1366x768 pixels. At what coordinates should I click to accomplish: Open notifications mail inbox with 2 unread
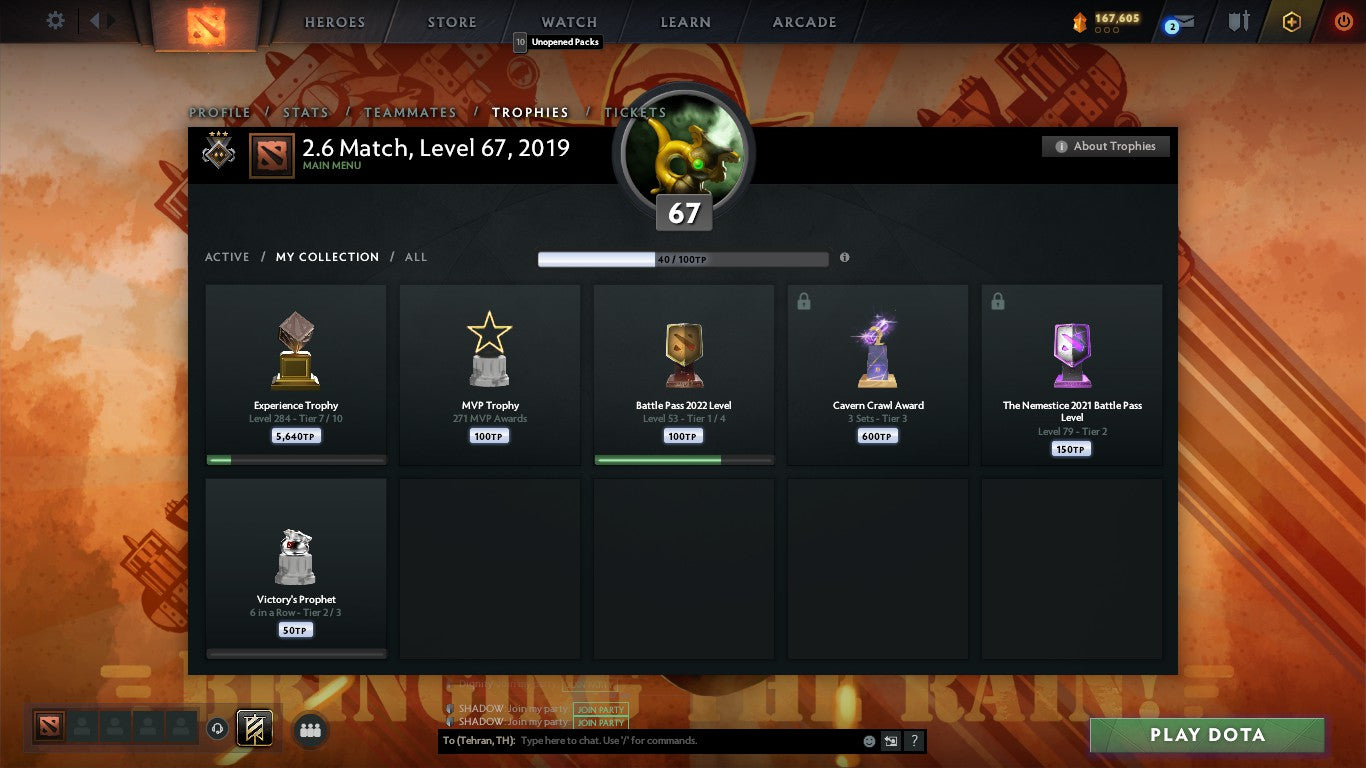1181,20
